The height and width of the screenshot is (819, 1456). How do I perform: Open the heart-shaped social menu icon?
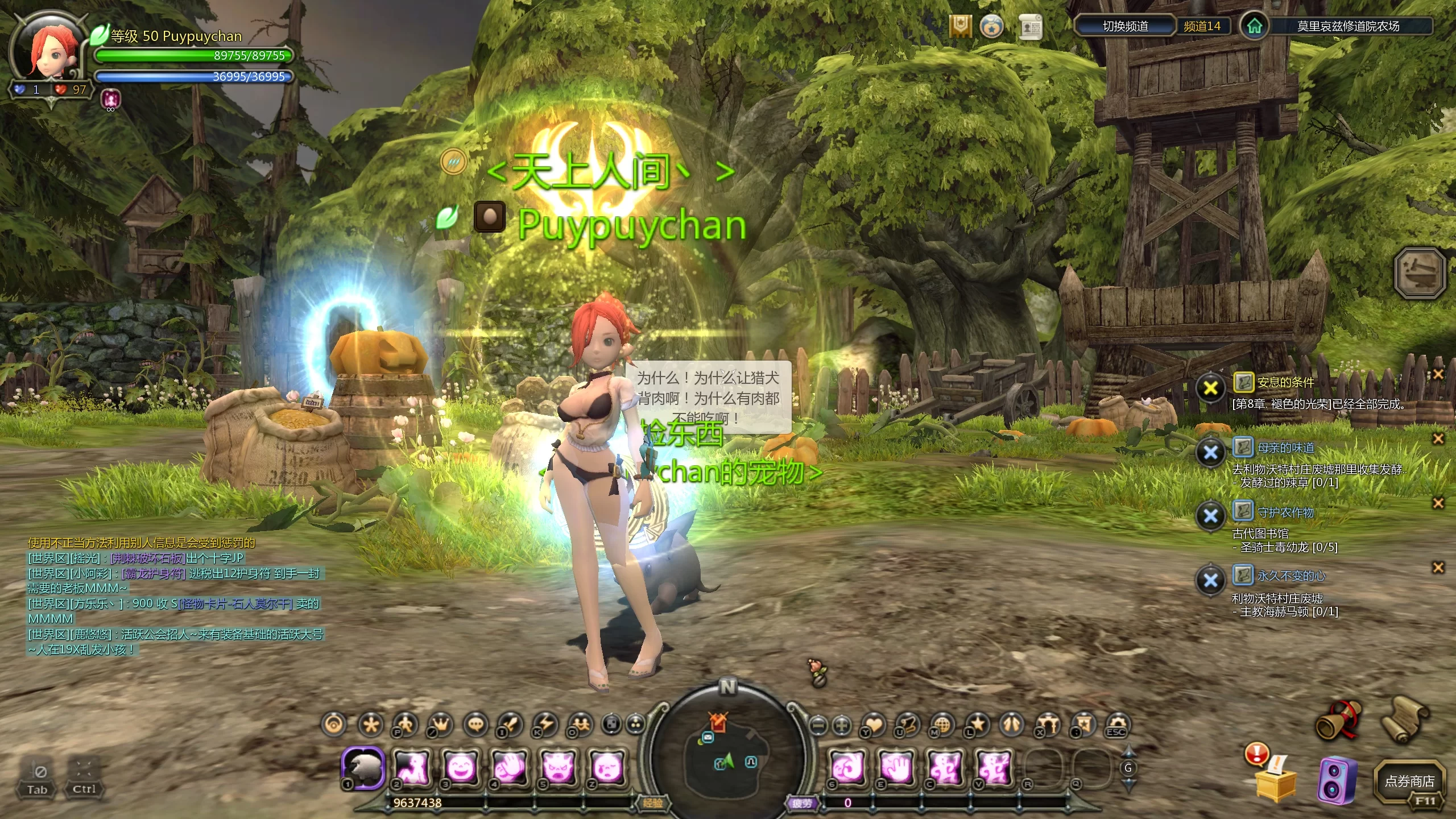click(x=874, y=725)
